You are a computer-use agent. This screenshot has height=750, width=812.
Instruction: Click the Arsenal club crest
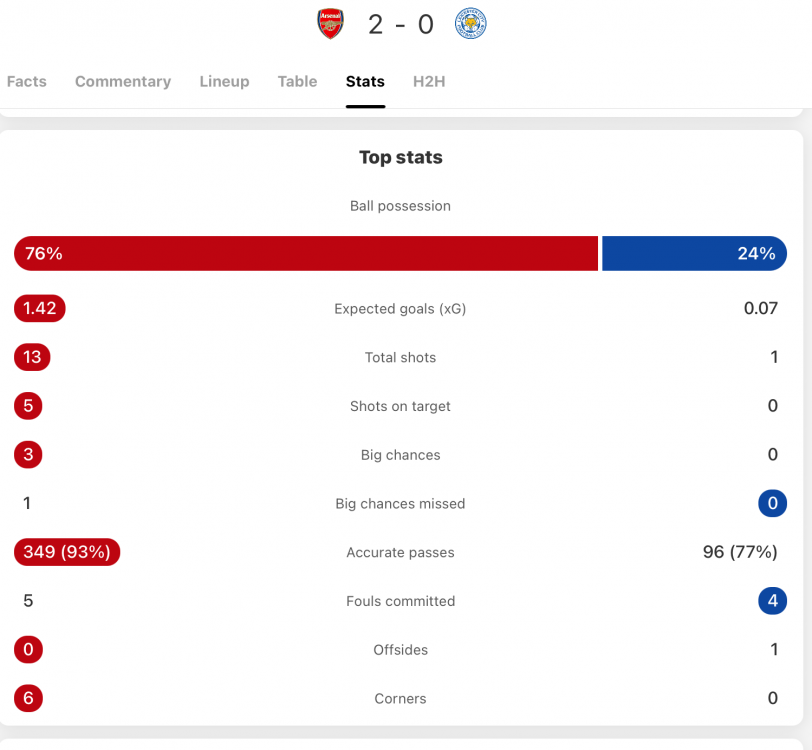[331, 24]
